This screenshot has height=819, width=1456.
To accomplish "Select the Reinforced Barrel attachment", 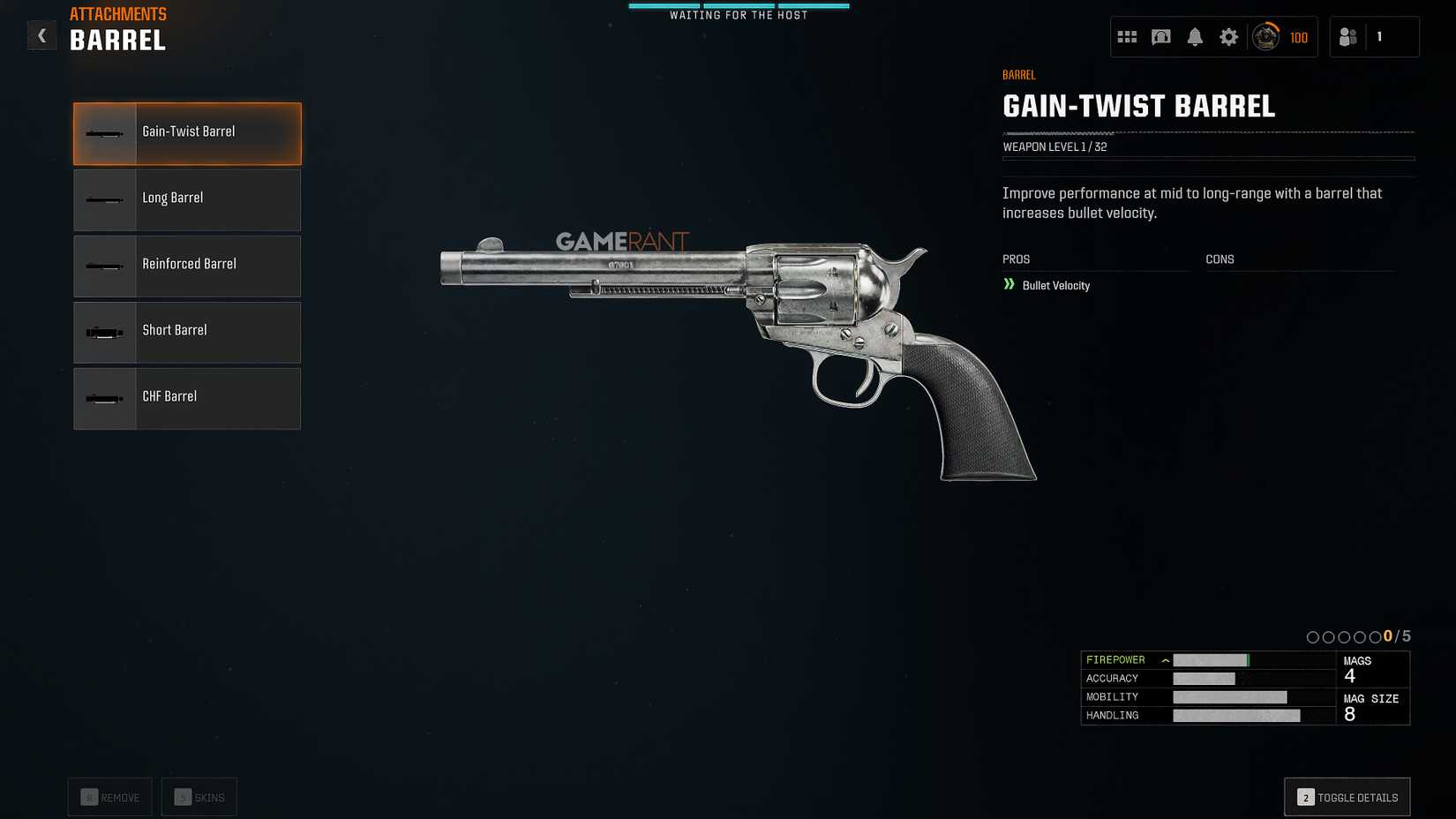I will pos(187,266).
